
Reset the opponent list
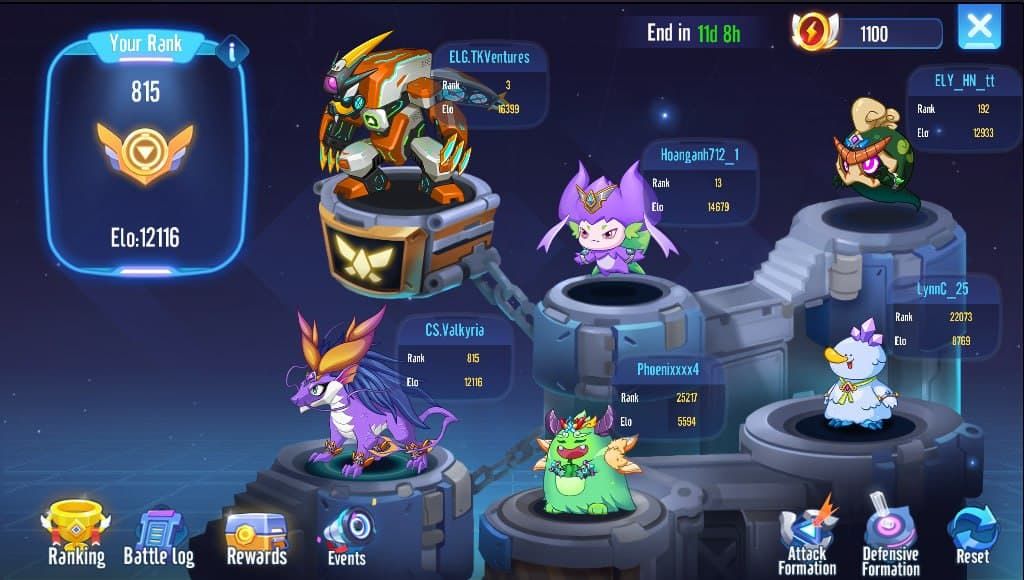click(x=972, y=533)
